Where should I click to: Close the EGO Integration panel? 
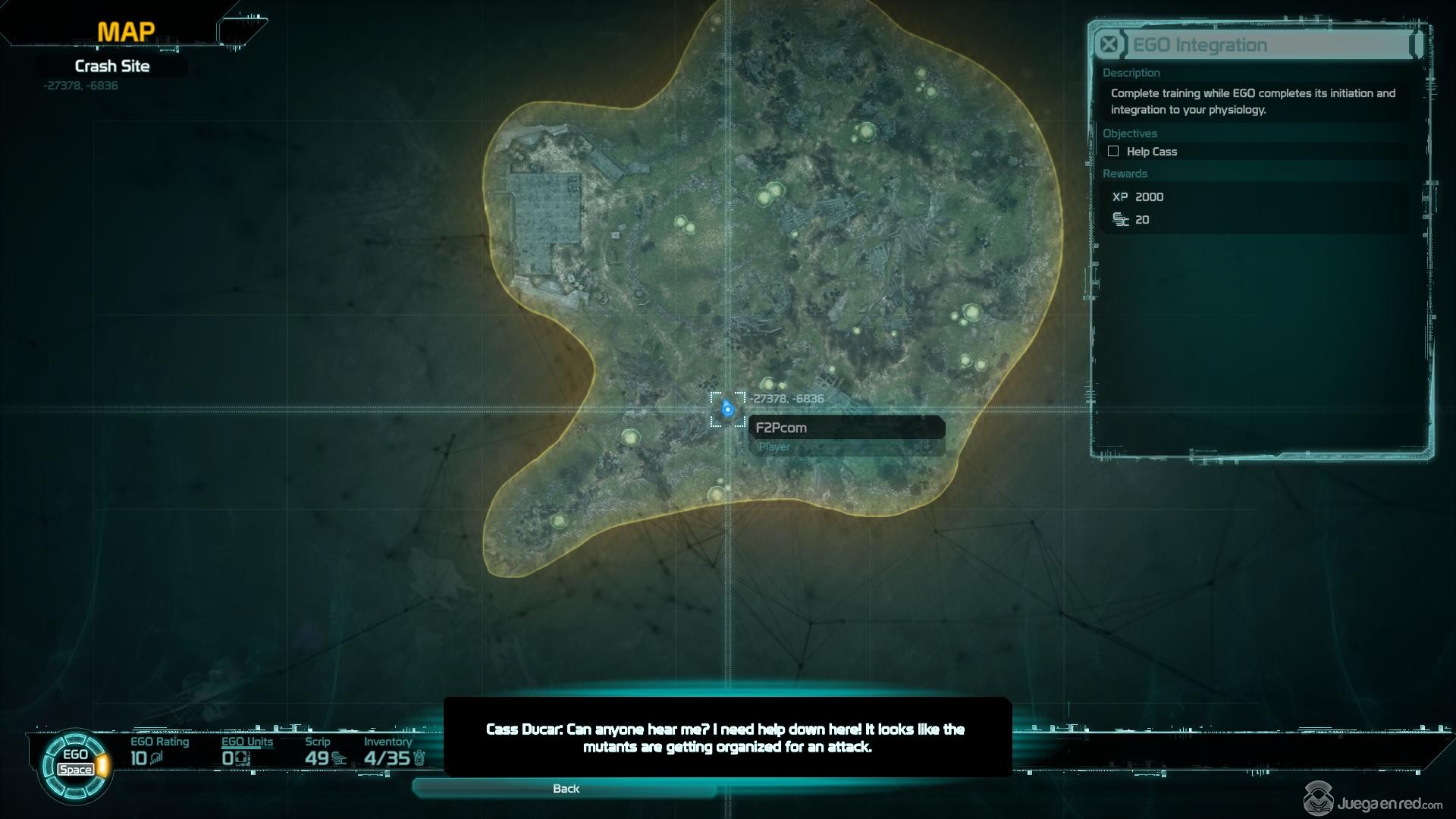[1109, 45]
